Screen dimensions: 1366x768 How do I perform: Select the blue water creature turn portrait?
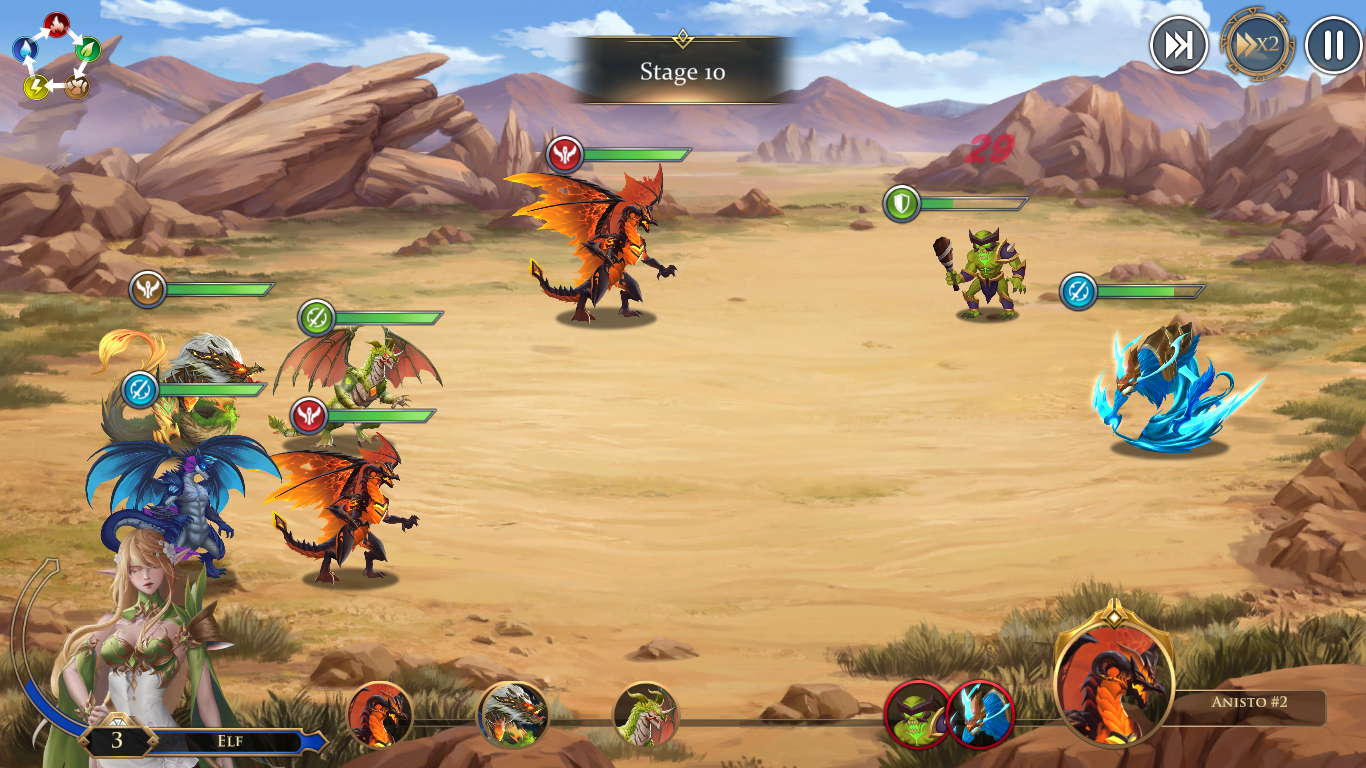(x=980, y=714)
